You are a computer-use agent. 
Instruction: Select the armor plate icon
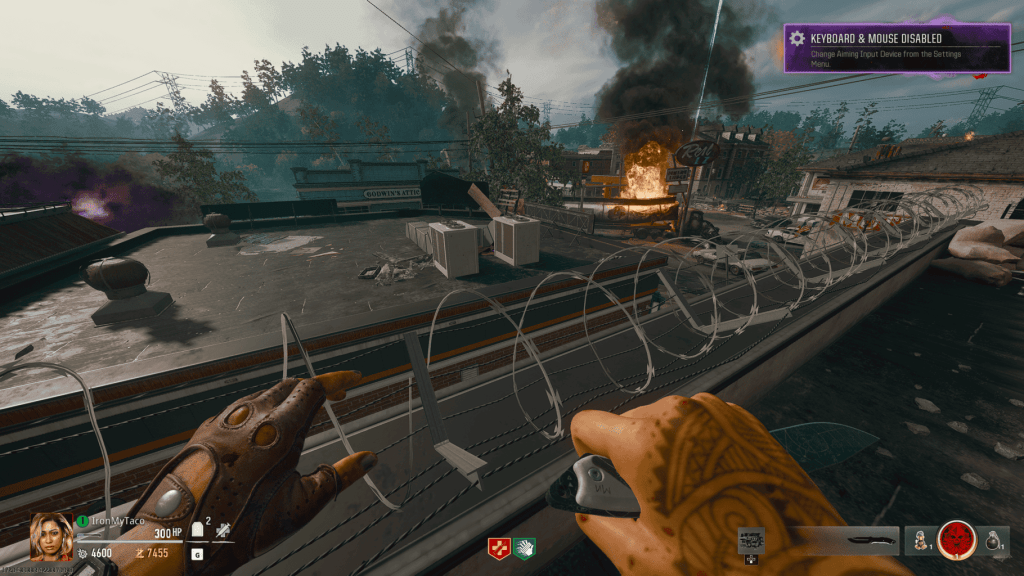point(198,533)
